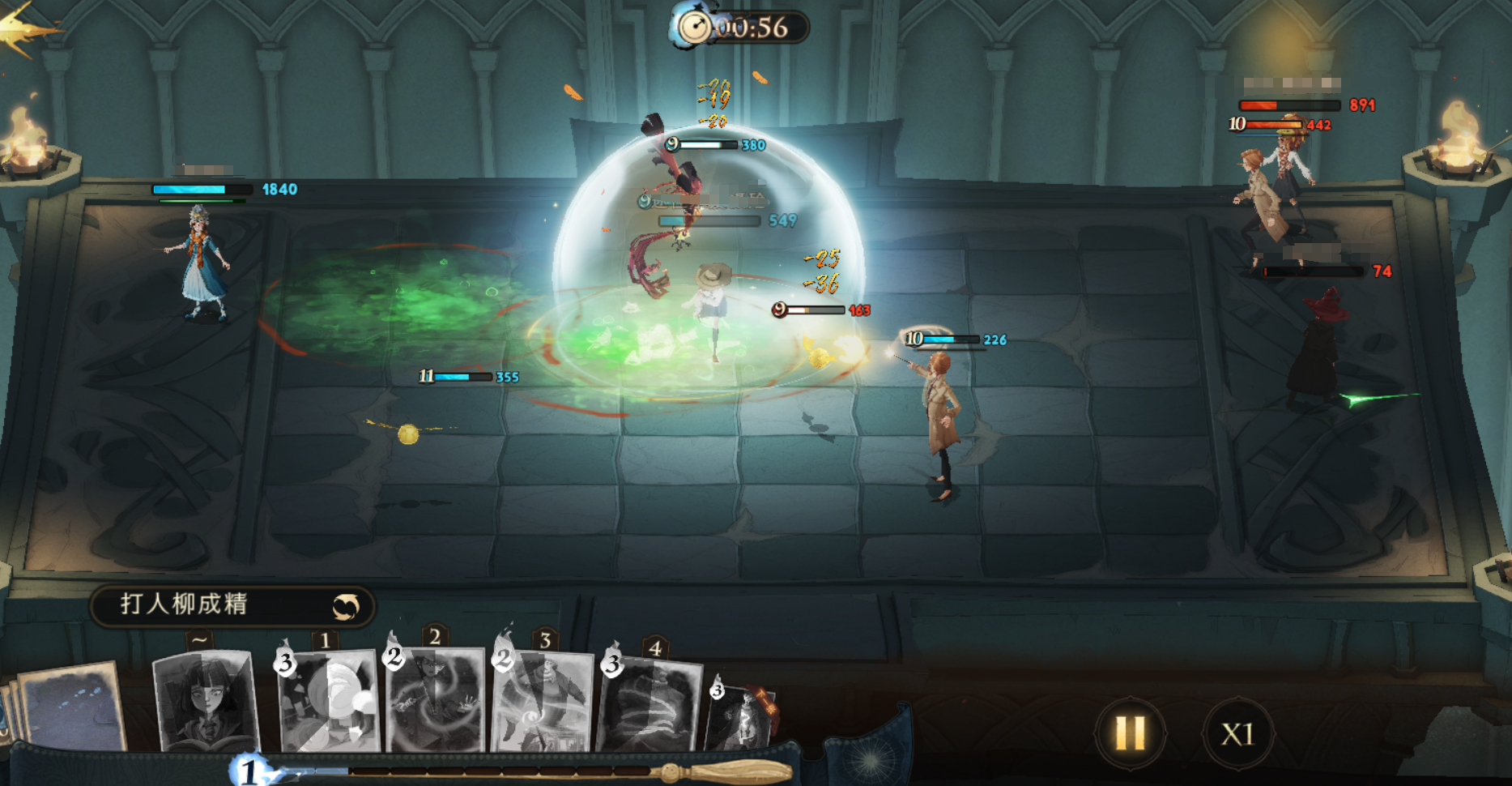Pause the duel with the pause button

pos(1130,733)
